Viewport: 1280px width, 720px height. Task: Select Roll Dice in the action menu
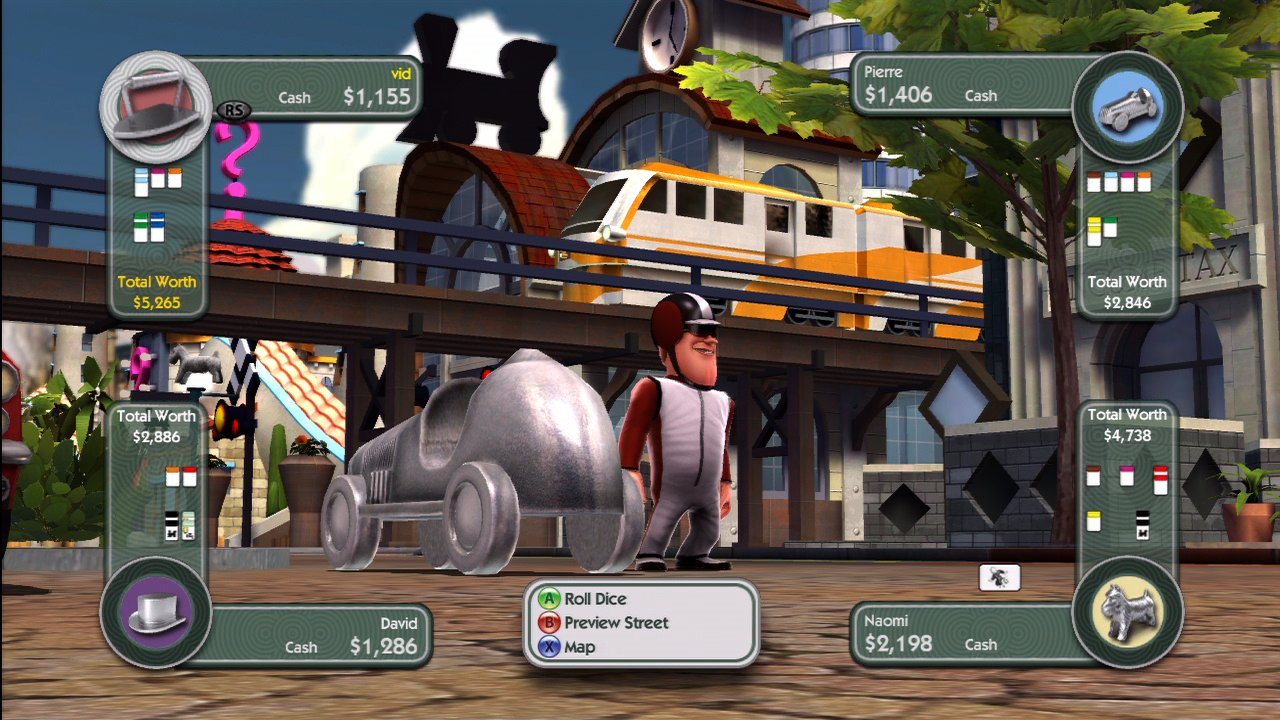595,599
